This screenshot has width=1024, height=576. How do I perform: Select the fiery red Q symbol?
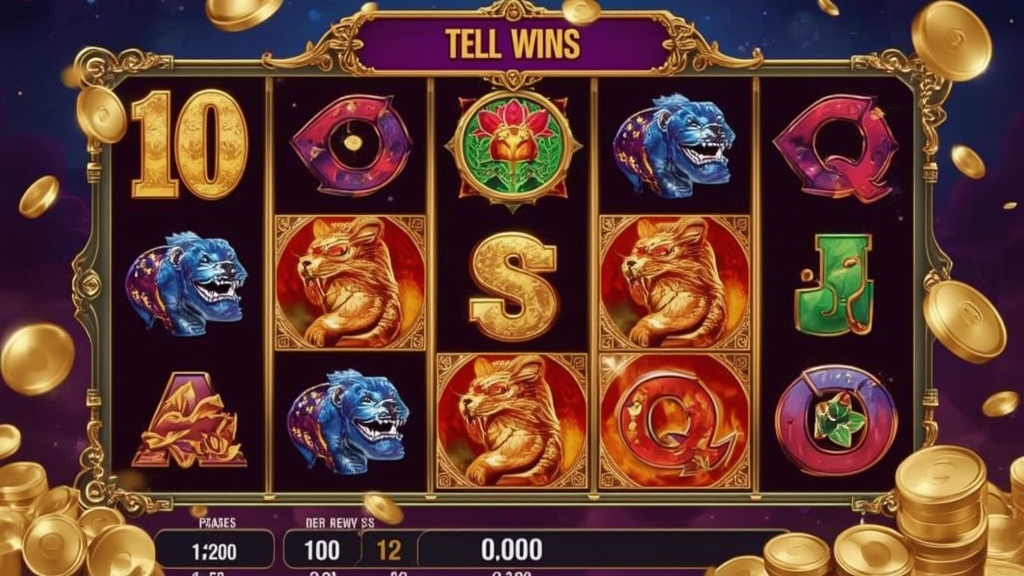[673, 419]
